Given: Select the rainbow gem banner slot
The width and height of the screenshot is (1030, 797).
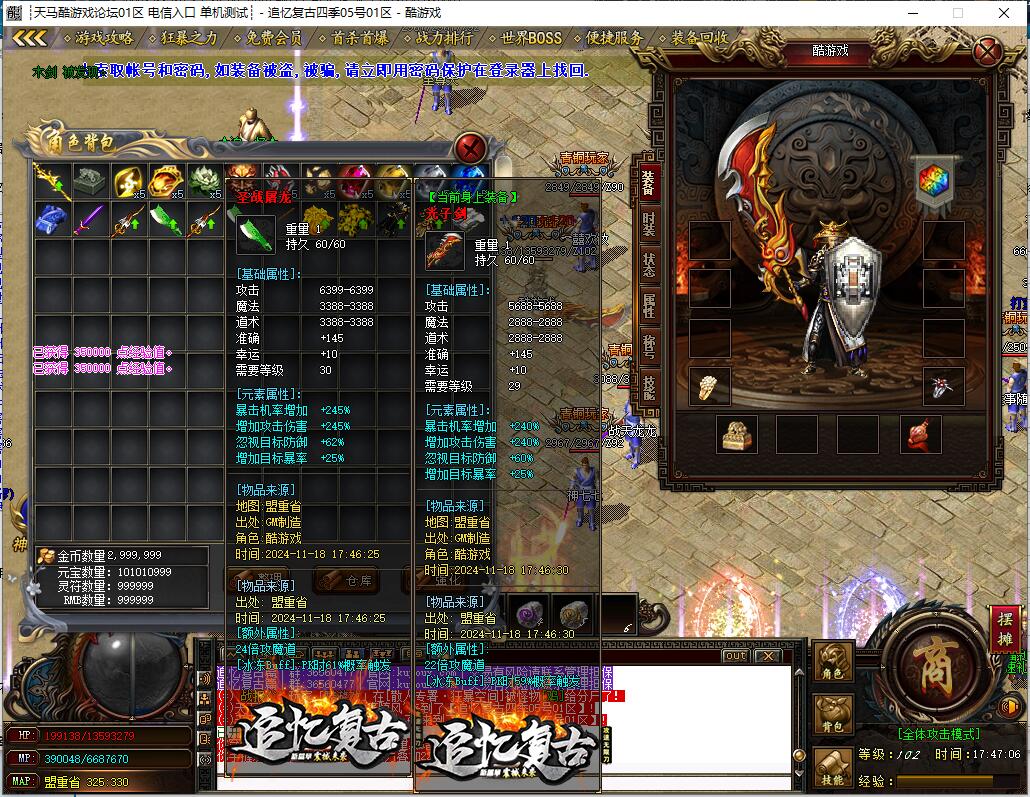Looking at the screenshot, I should [x=935, y=182].
